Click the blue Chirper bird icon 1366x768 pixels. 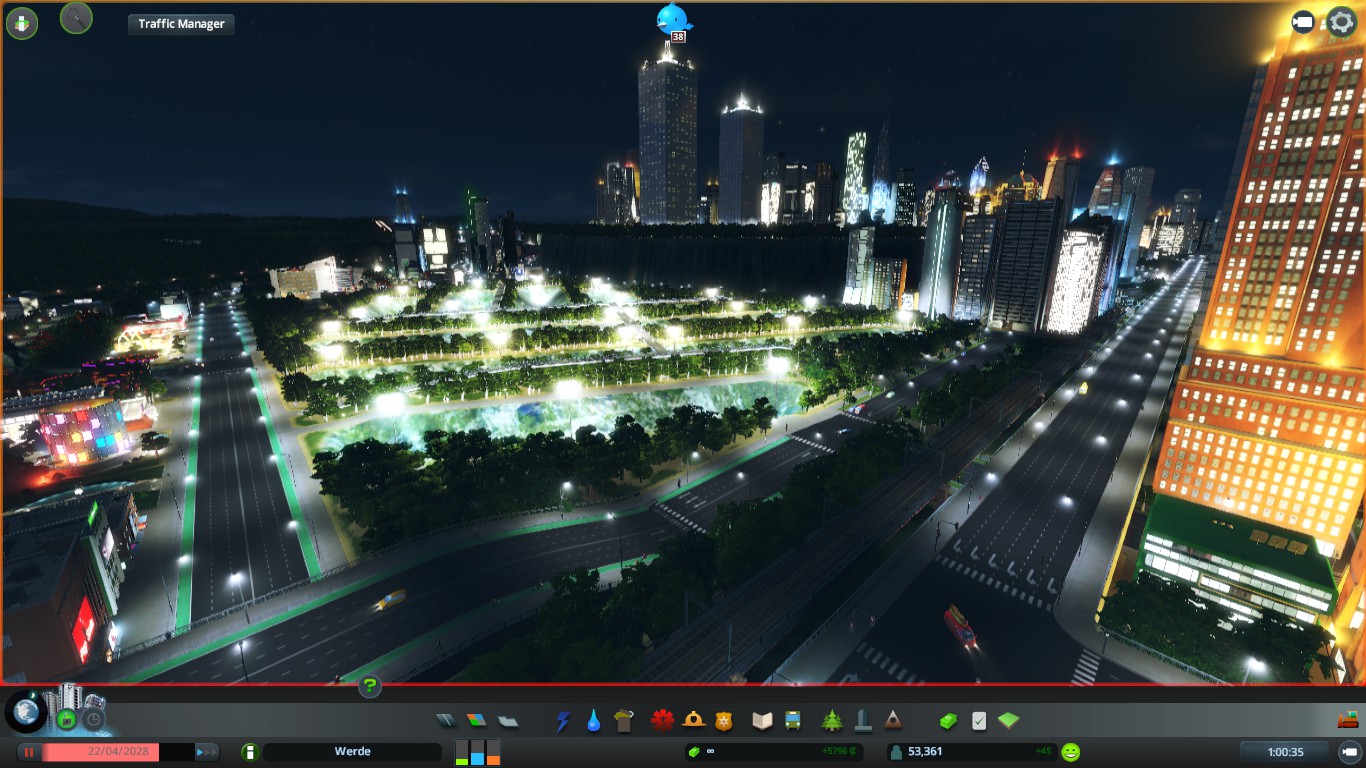pos(673,18)
